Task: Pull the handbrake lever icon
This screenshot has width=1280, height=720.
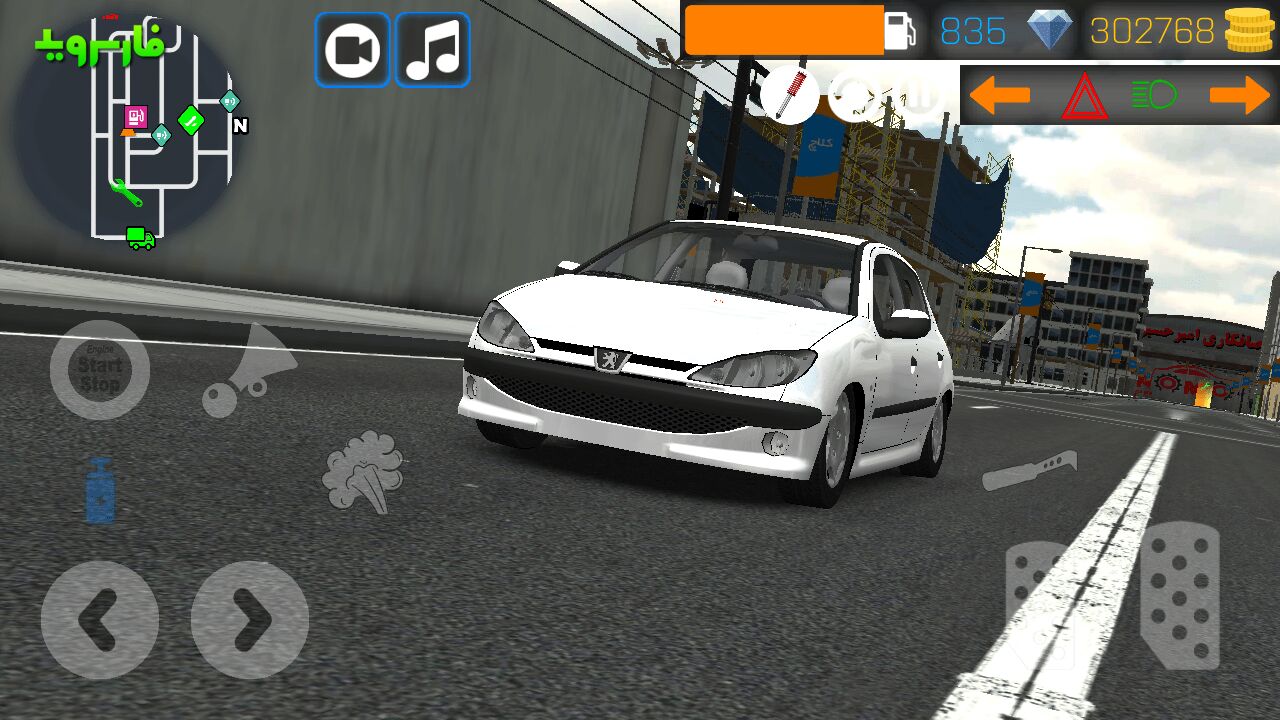Action: [1029, 471]
